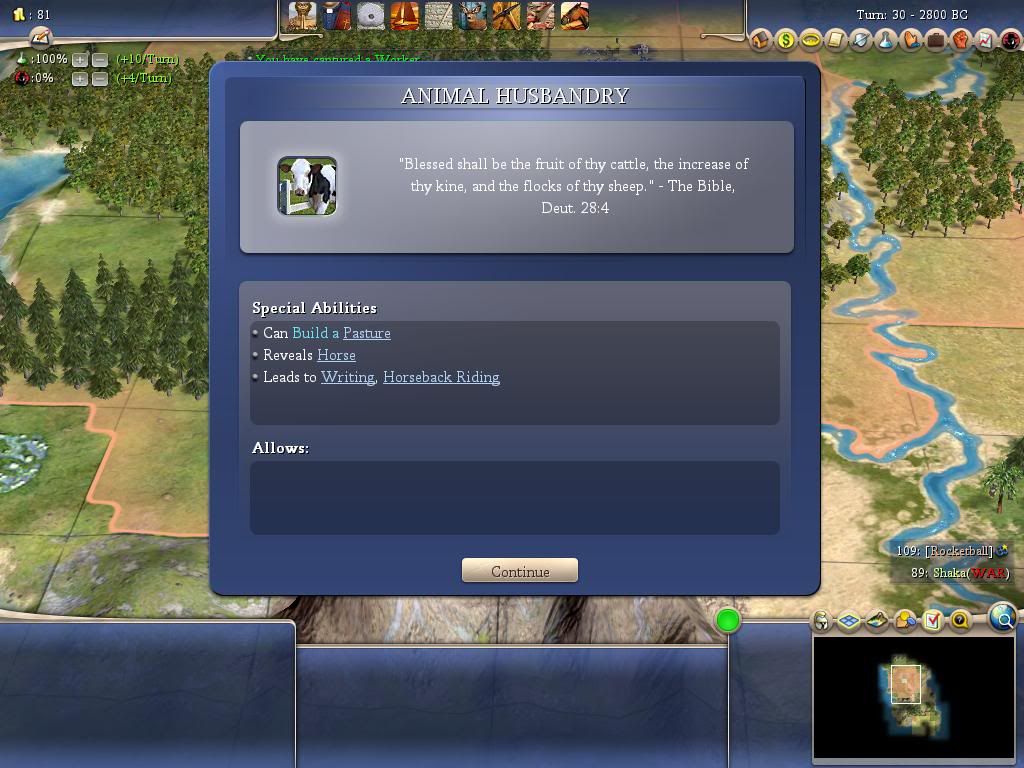Open the briefcase advisor icon
This screenshot has width=1024, height=768.
tap(936, 40)
